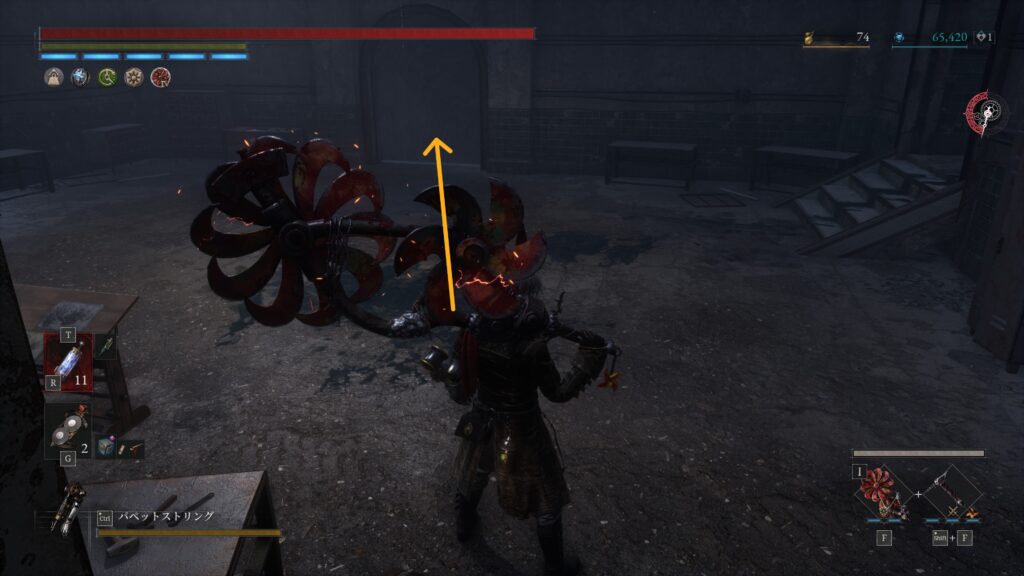
Task: Click the tan gear-sun buff icon
Action: point(133,77)
